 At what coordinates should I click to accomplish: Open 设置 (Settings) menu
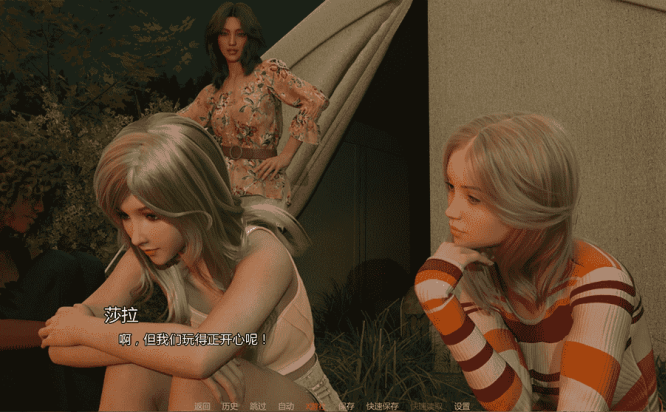(x=461, y=406)
